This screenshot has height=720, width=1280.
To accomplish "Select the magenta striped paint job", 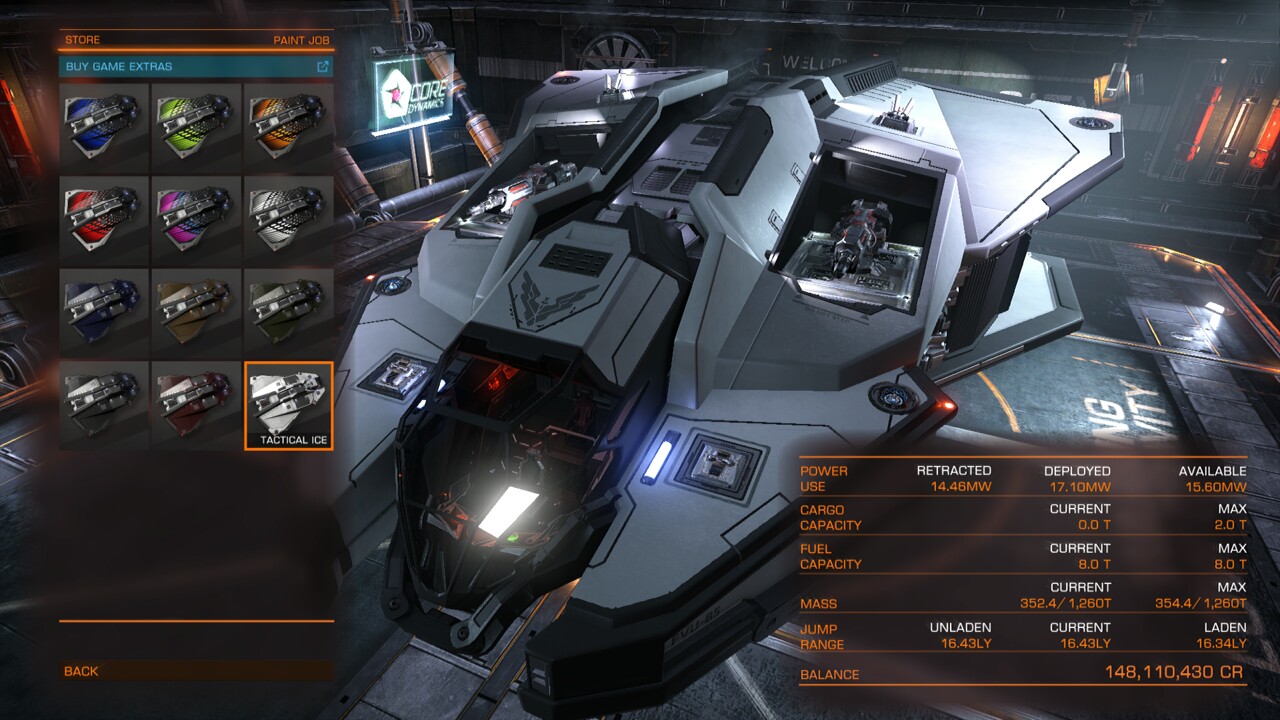I will (196, 220).
